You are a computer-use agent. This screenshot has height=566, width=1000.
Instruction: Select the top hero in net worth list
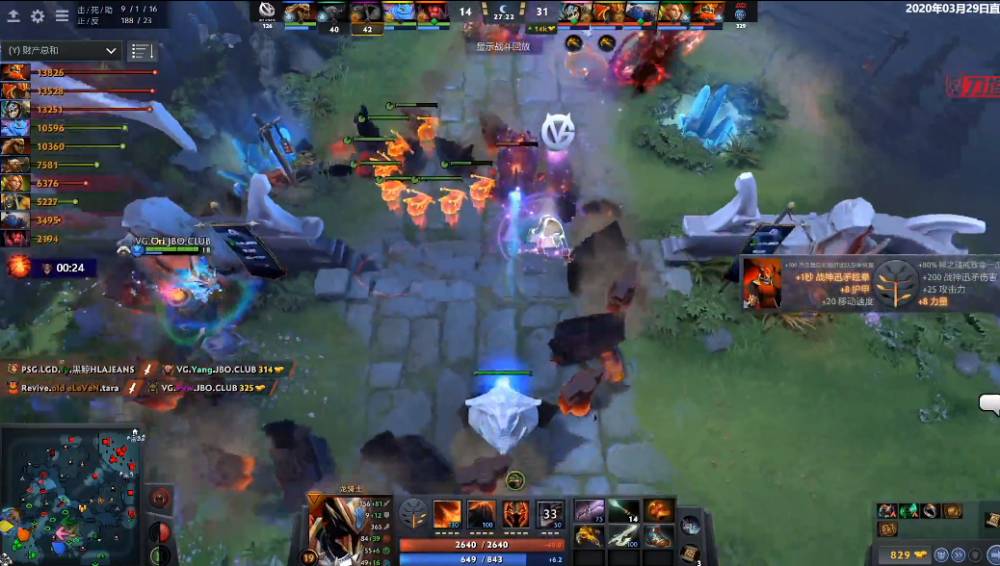click(x=15, y=72)
